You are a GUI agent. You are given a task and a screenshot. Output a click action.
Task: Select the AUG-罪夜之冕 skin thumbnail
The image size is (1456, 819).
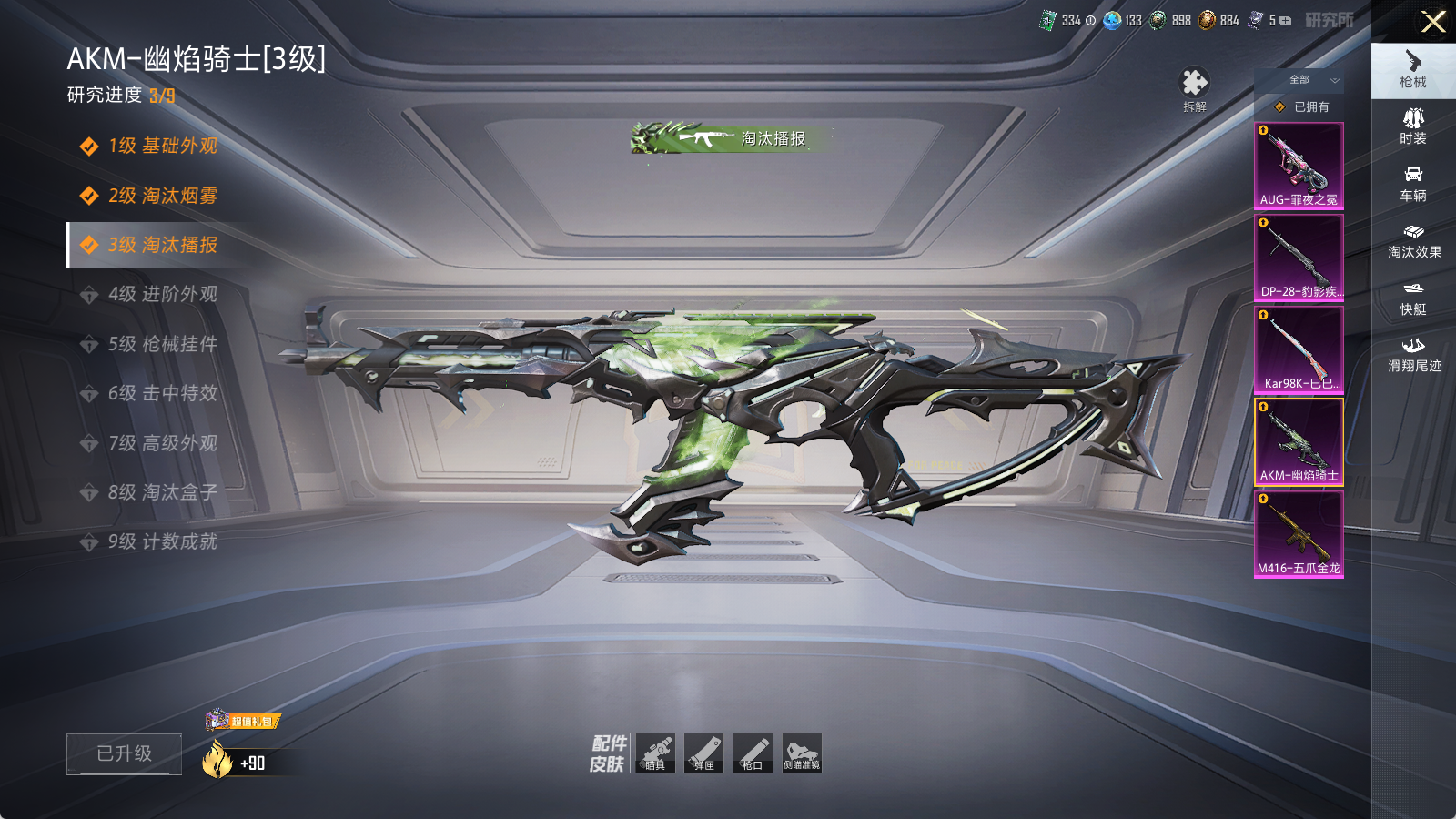pos(1299,166)
